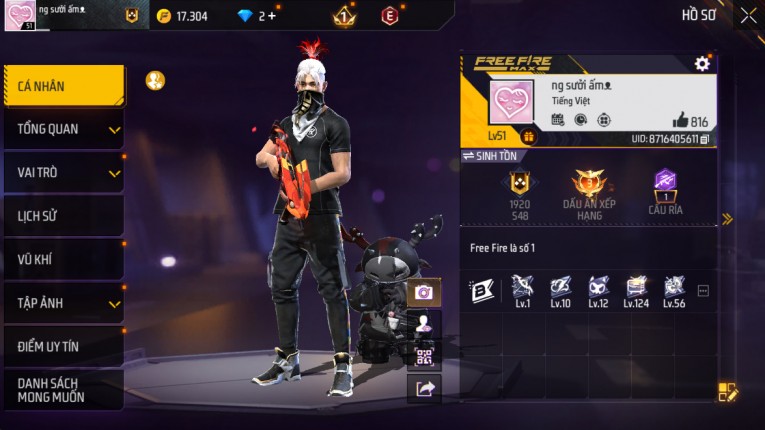The height and width of the screenshot is (430, 765).
Task: Open the Vai Trò tab
Action: (x=64, y=172)
